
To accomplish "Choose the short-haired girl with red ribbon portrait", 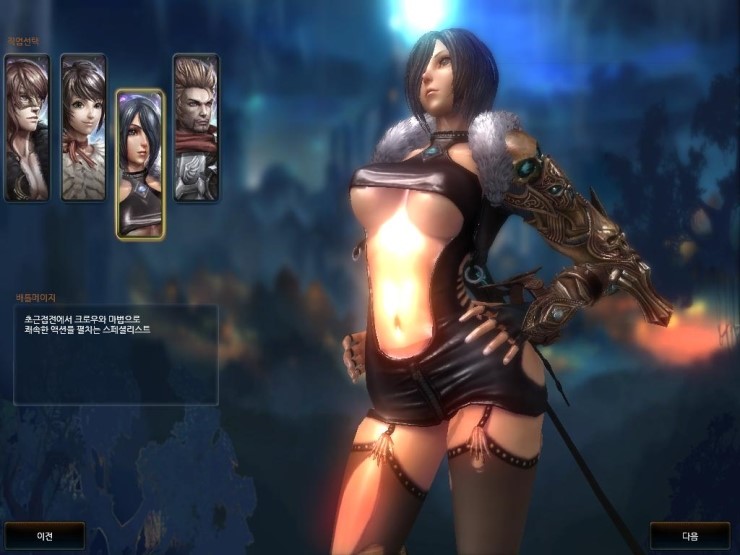I will click(83, 127).
